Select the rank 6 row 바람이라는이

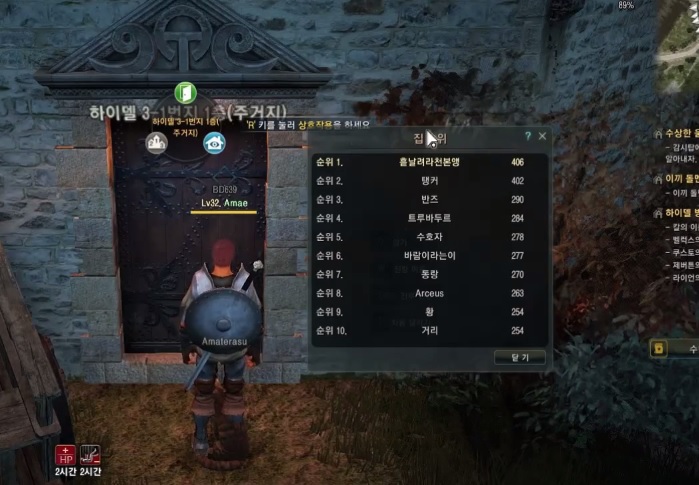pyautogui.click(x=429, y=256)
